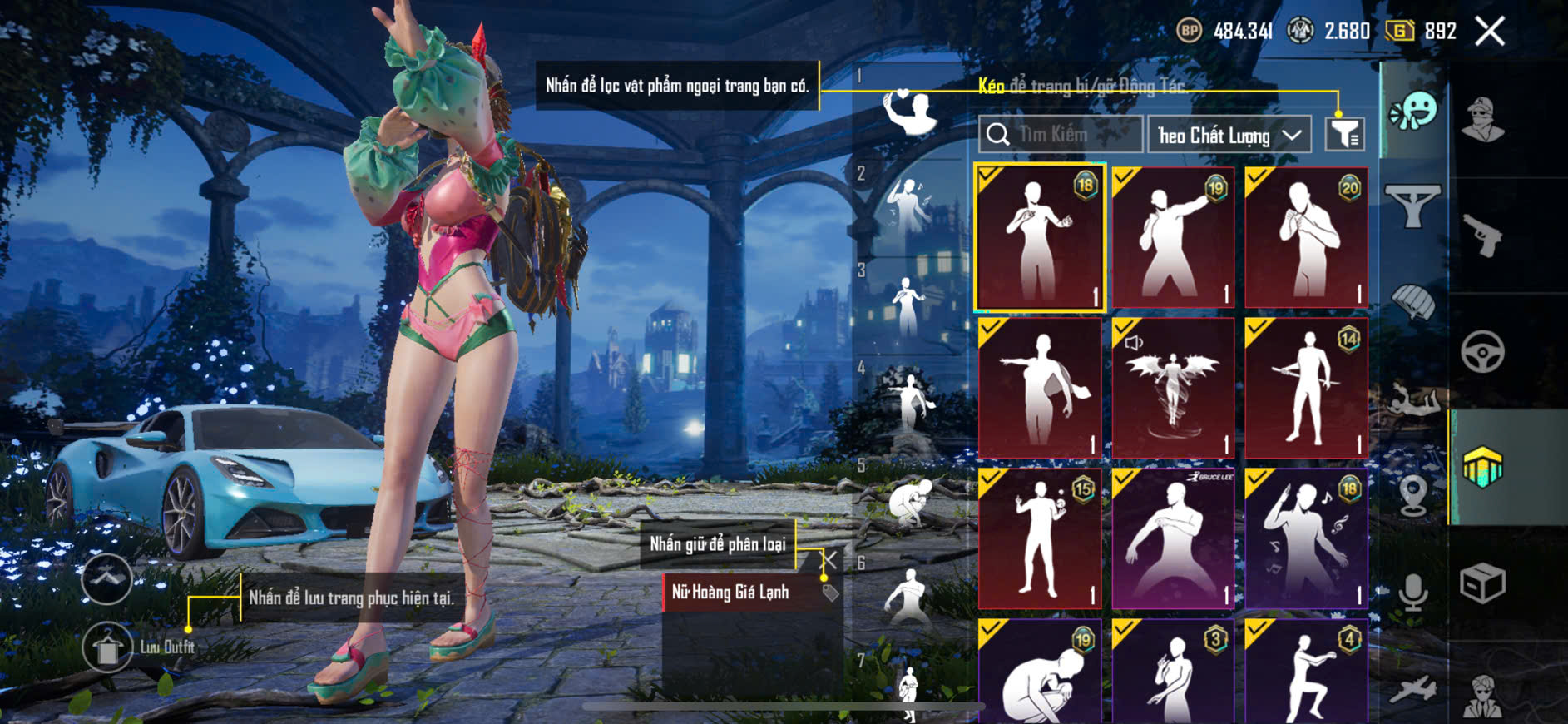This screenshot has height=724, width=1568.
Task: Open the crate box category tab
Action: 1483,583
